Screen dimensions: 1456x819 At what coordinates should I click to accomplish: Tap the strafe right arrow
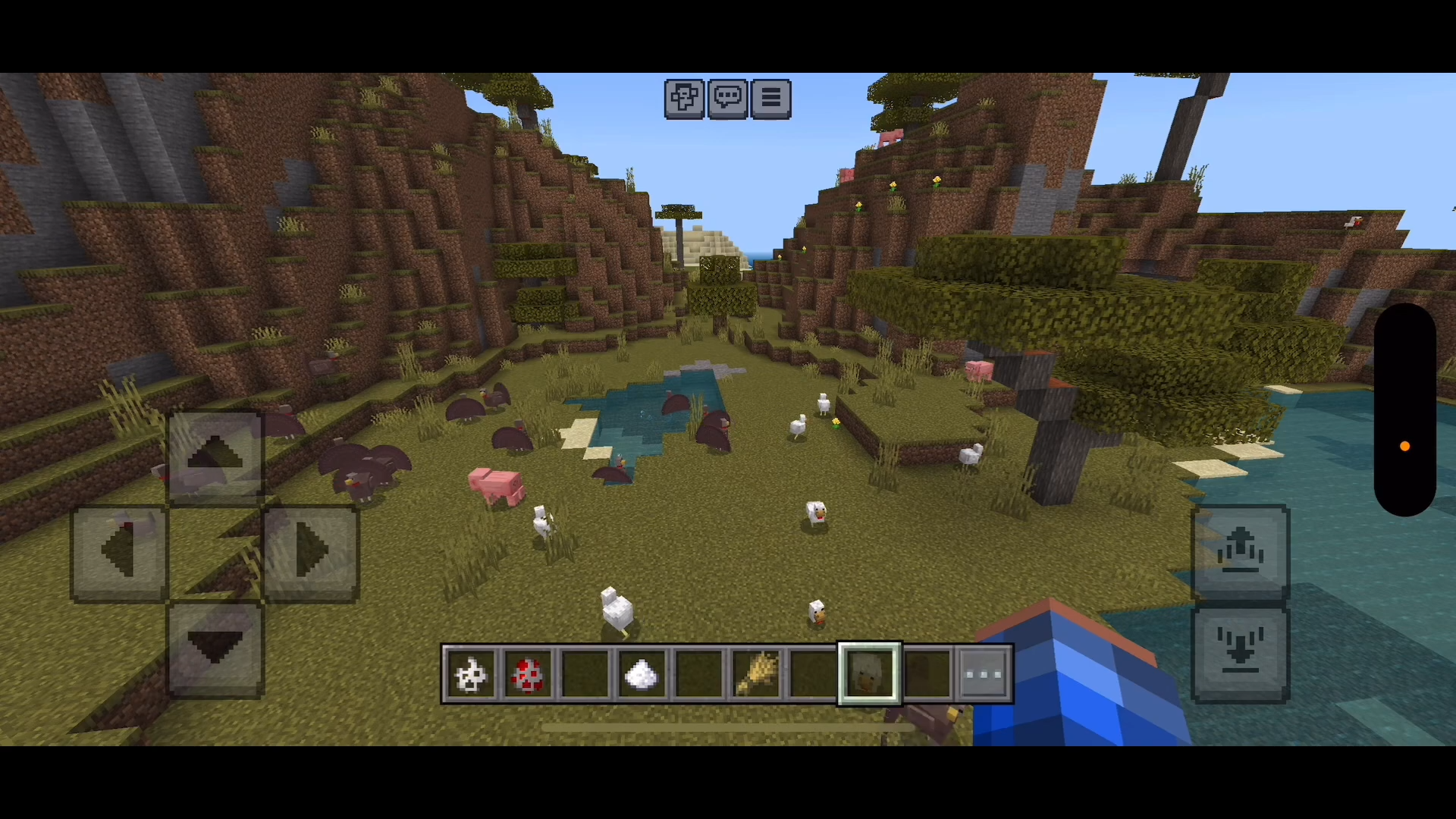311,553
